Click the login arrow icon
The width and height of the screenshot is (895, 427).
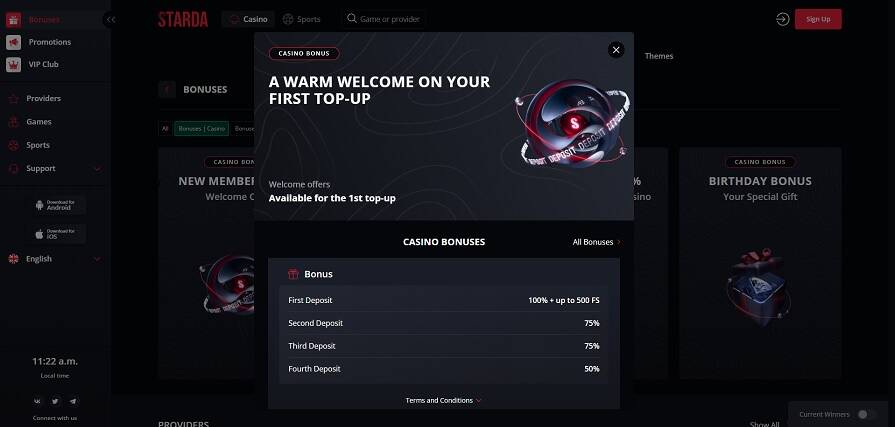782,19
